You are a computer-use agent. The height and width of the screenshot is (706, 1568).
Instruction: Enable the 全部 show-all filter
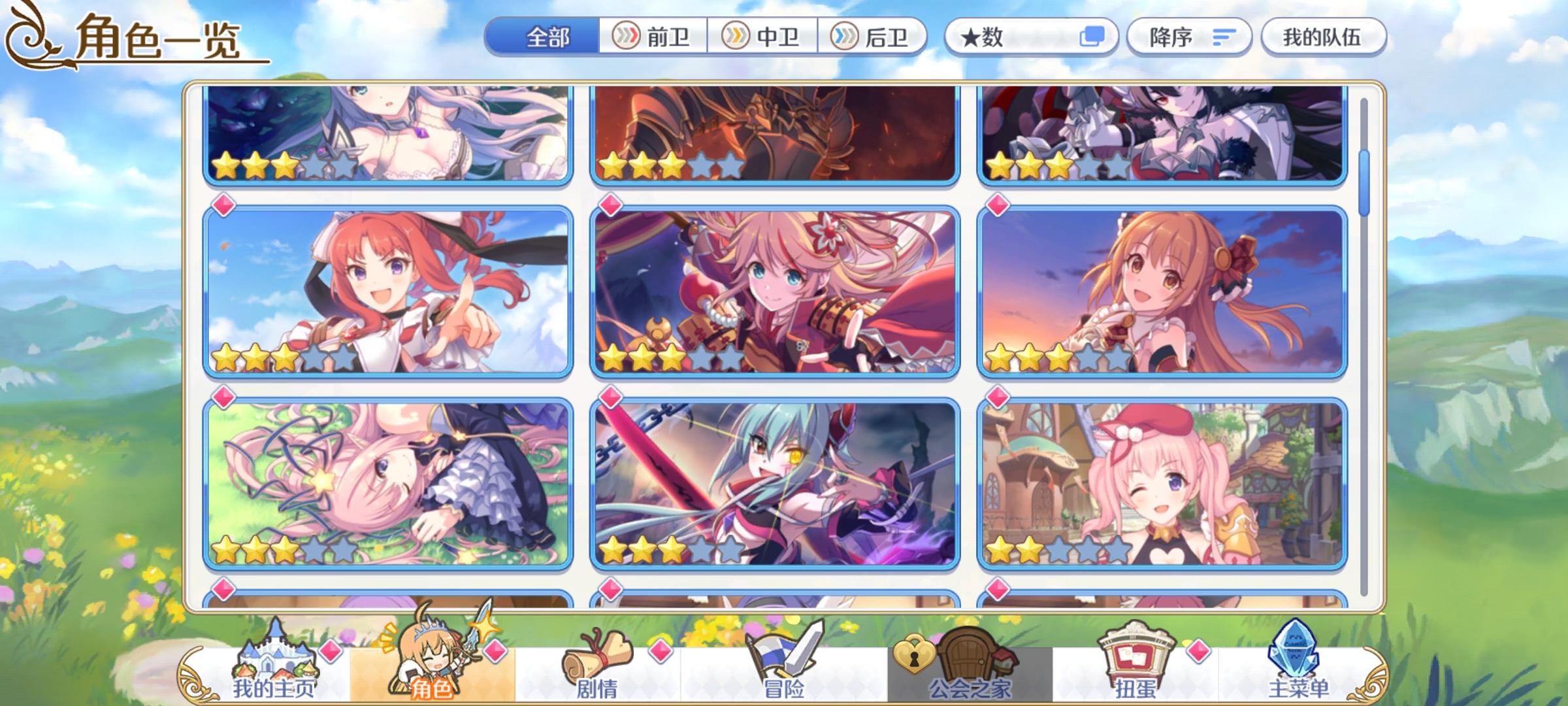coord(546,37)
